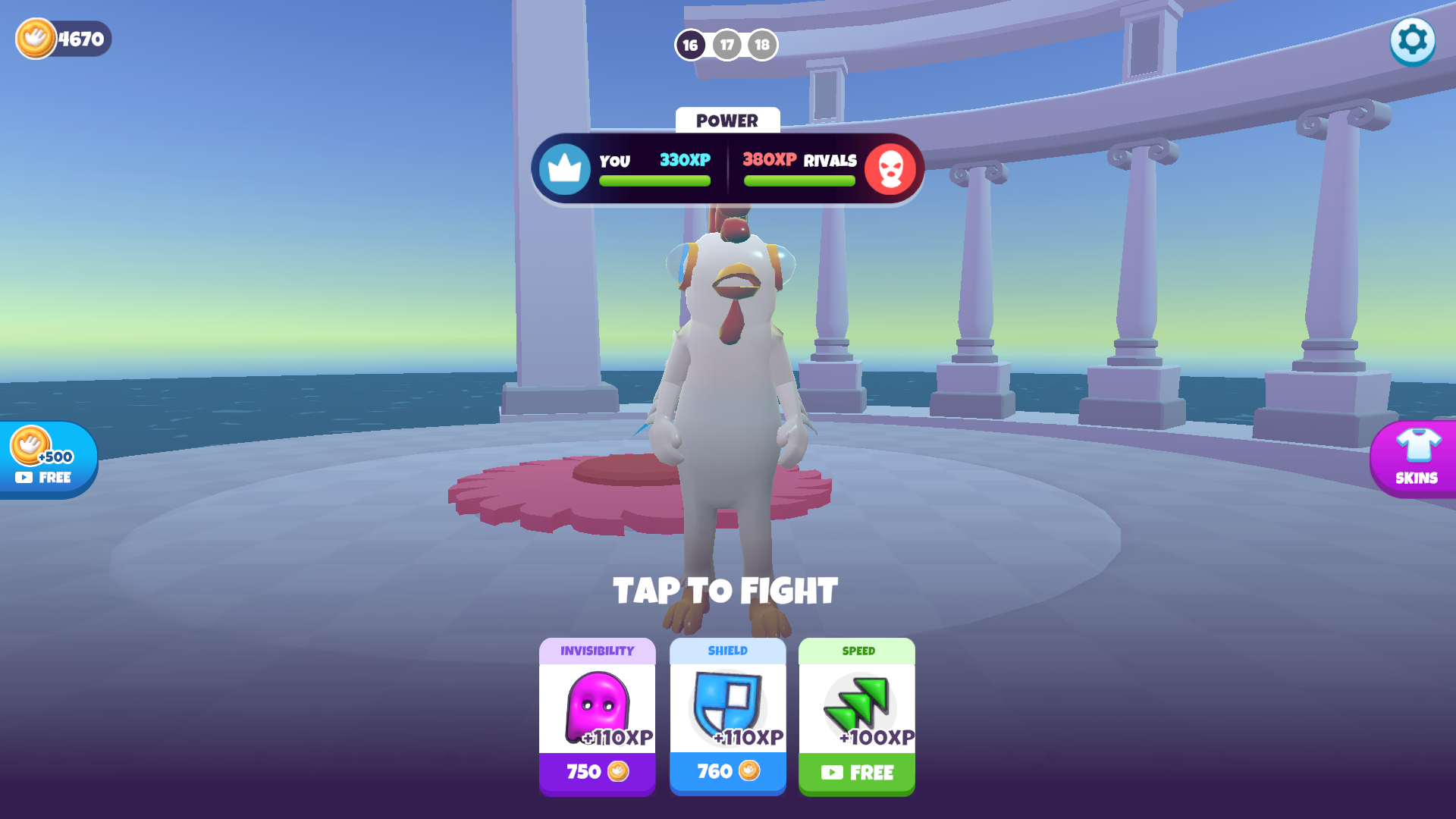Click the crown icon next to YOU
This screenshot has height=819, width=1456.
click(564, 168)
